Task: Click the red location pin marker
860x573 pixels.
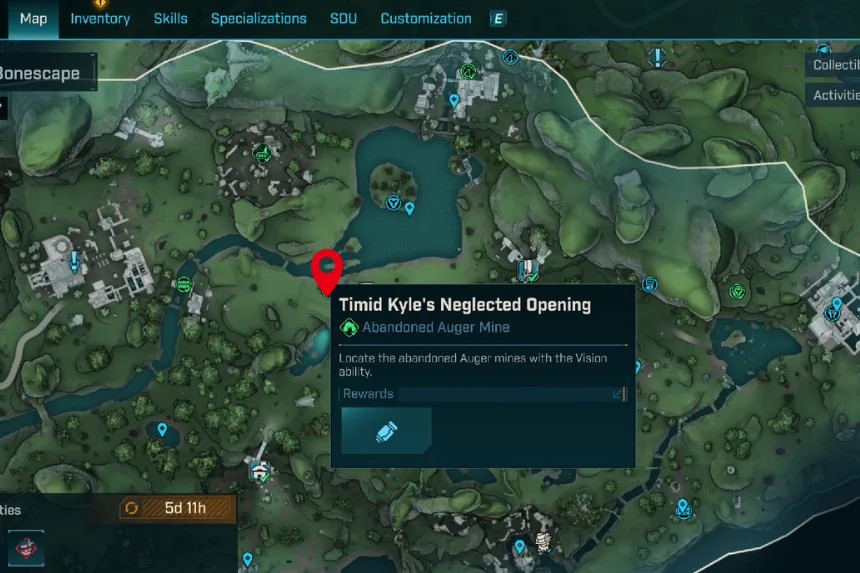Action: tap(327, 270)
